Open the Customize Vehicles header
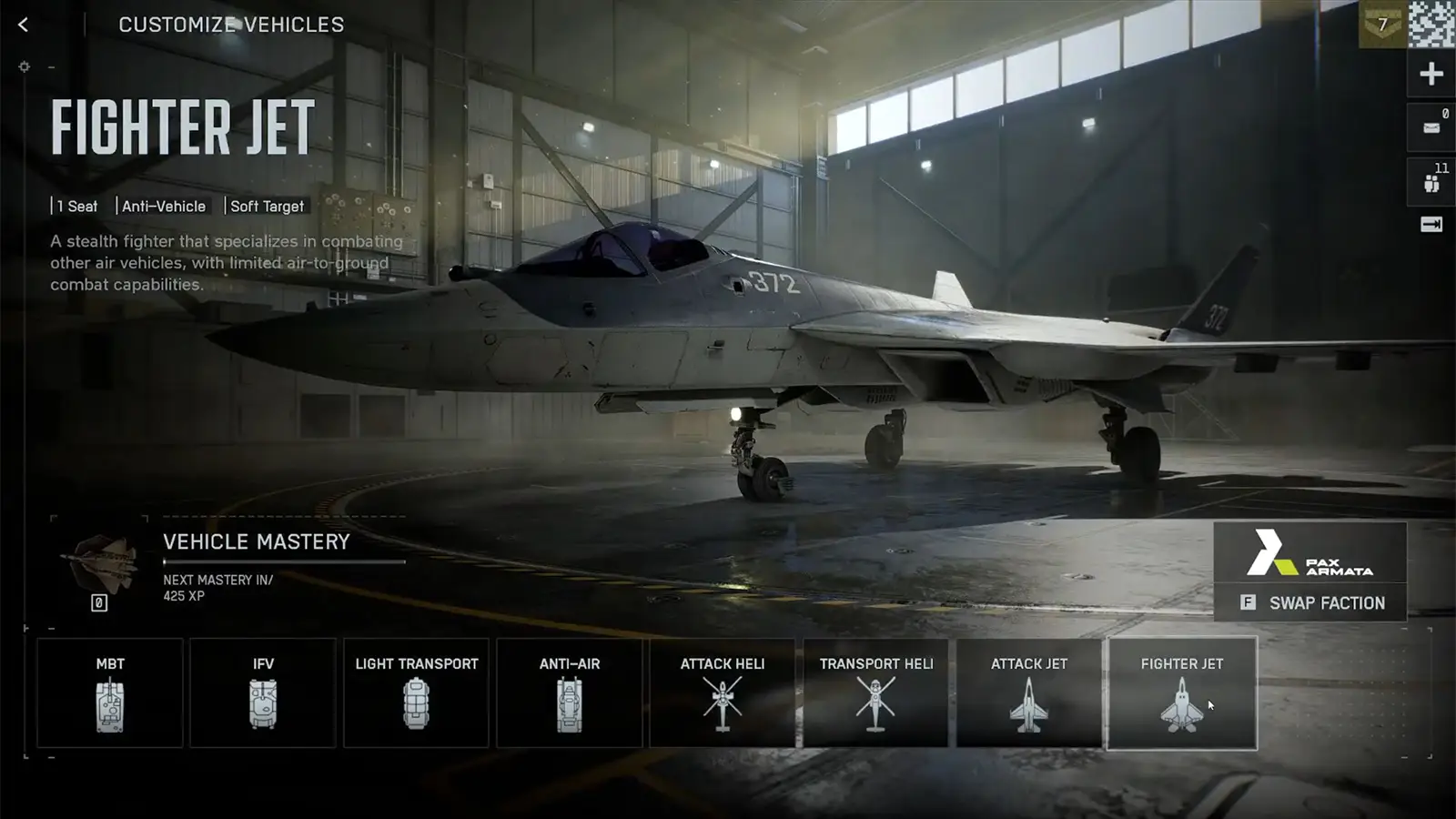 [x=231, y=25]
